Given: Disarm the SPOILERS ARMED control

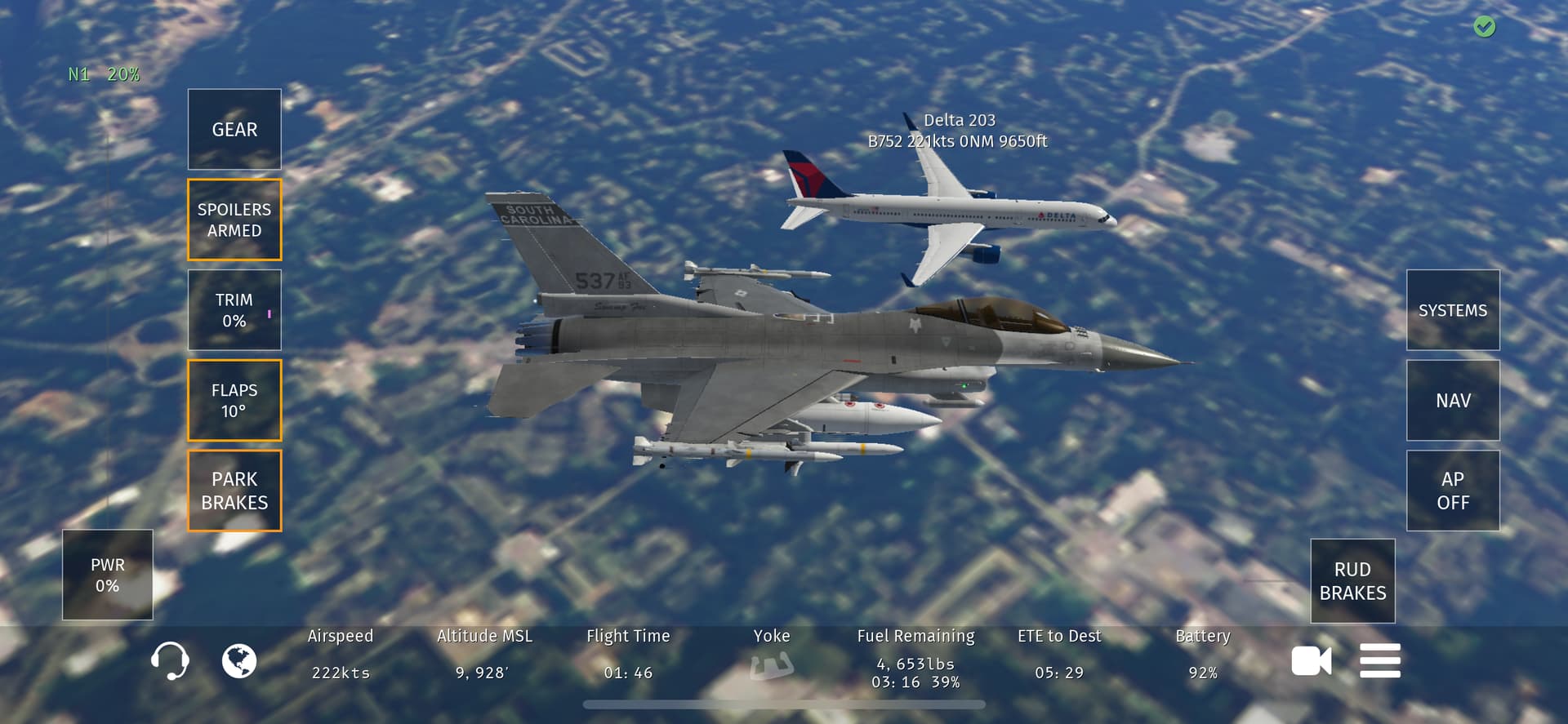Looking at the screenshot, I should point(234,220).
